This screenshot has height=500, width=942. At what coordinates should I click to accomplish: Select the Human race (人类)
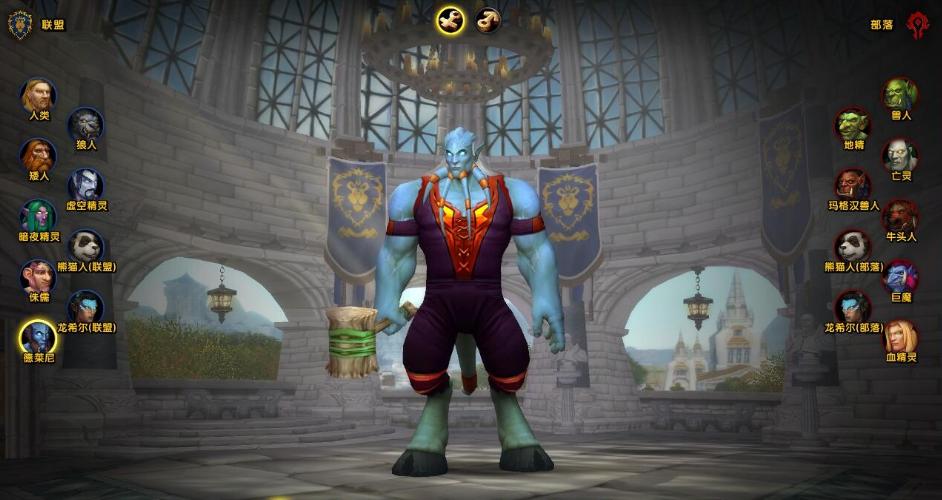(38, 96)
